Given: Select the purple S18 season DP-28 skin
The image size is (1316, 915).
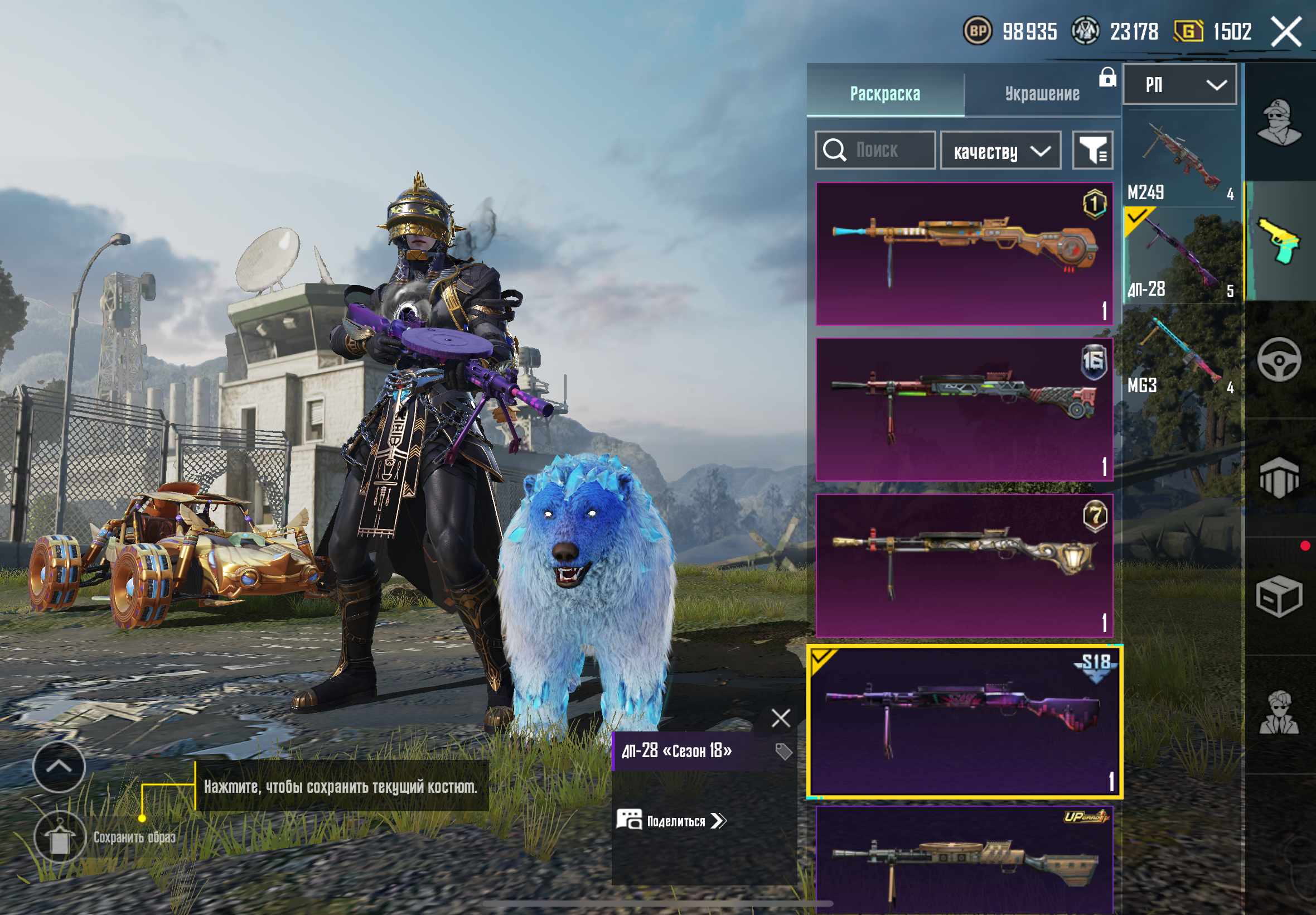Looking at the screenshot, I should [x=964, y=722].
